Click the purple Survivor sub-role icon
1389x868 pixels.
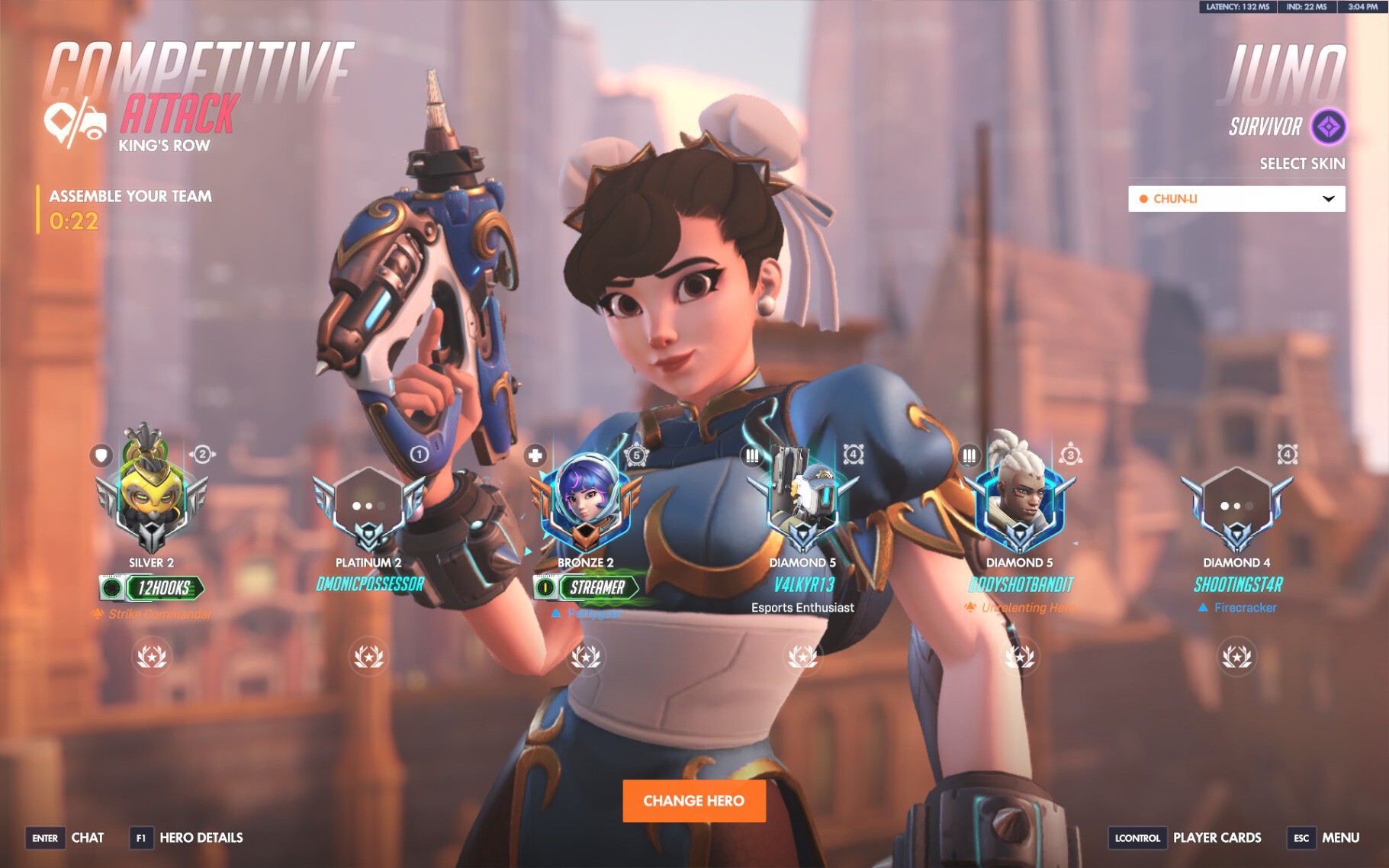pos(1329,127)
